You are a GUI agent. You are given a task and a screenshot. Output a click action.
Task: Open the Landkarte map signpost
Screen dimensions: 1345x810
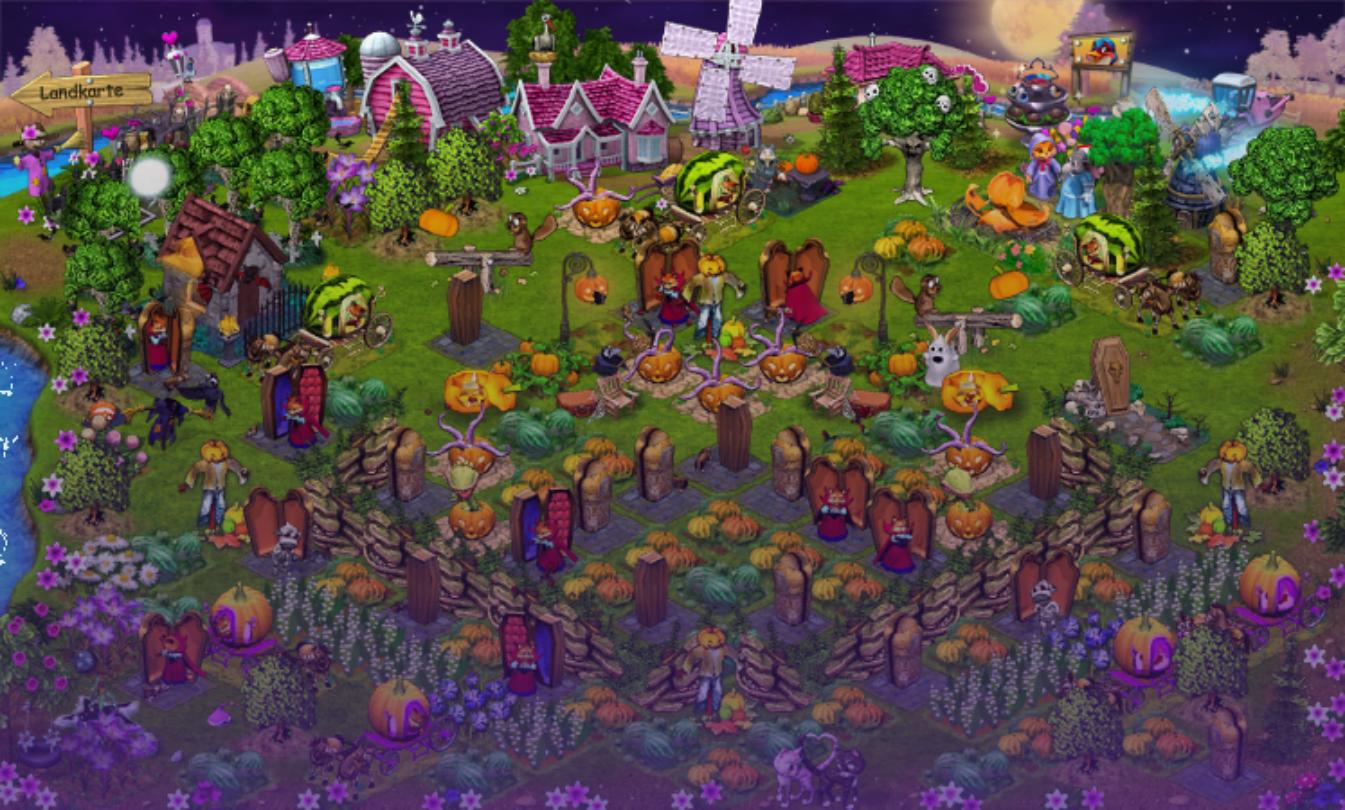tap(82, 92)
